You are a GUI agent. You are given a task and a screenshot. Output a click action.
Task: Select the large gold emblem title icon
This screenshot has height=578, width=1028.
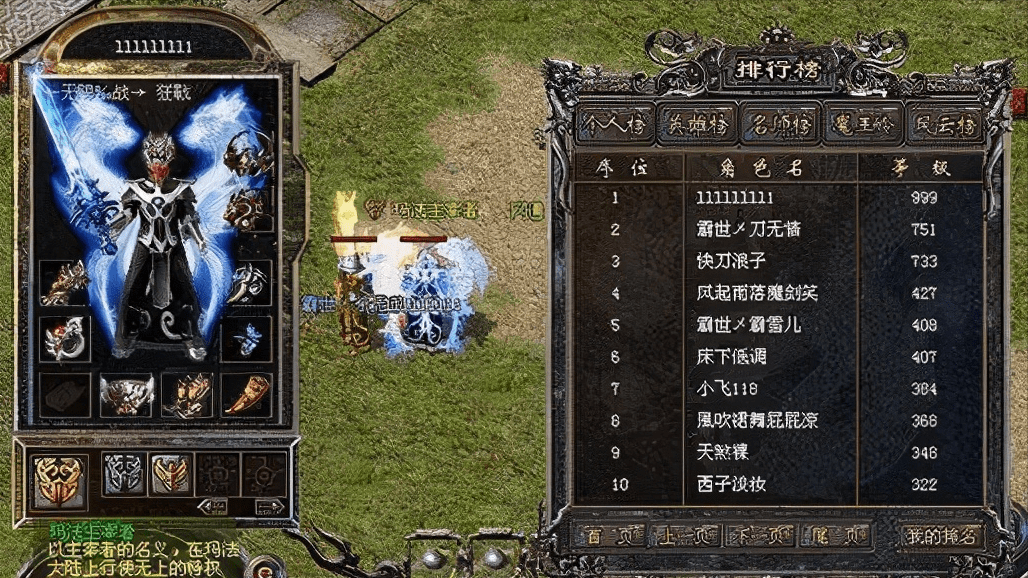coord(58,477)
